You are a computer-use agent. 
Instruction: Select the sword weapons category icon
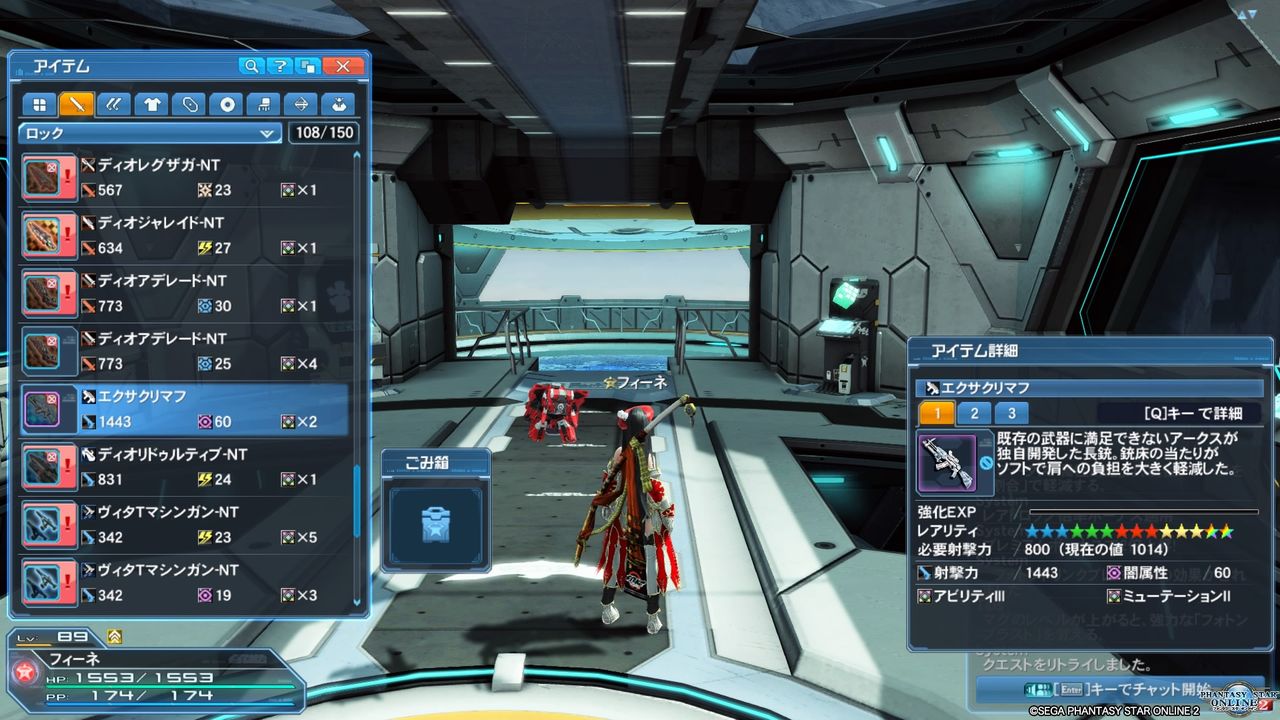tap(76, 103)
